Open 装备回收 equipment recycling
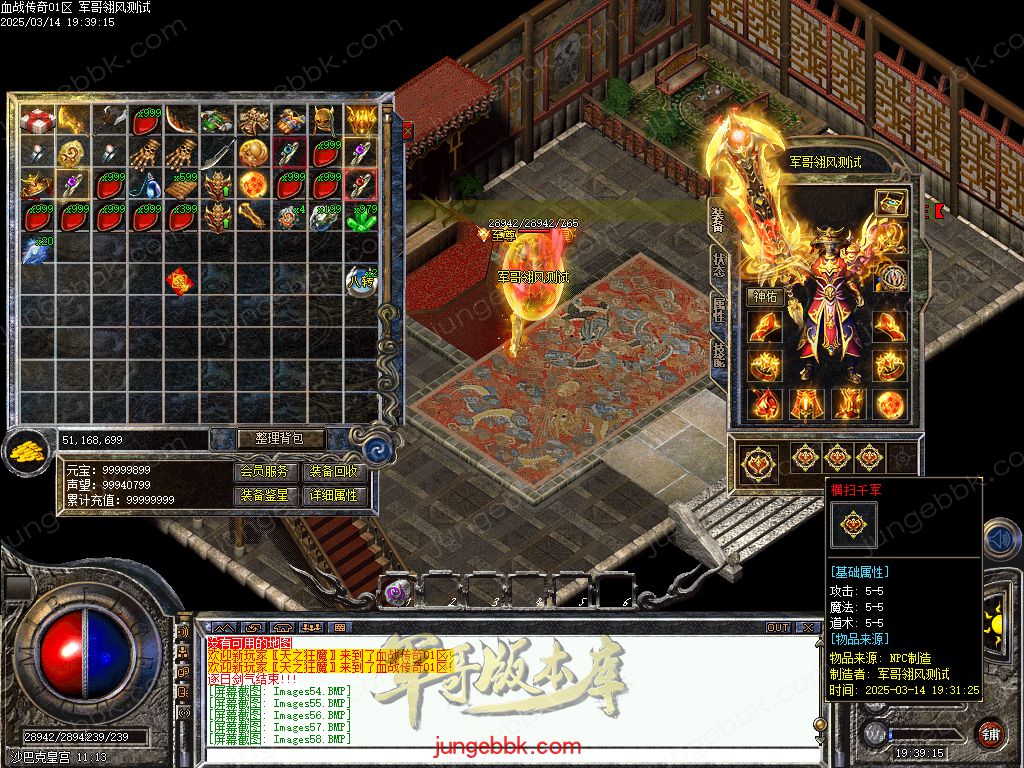1024x768 pixels. 333,472
